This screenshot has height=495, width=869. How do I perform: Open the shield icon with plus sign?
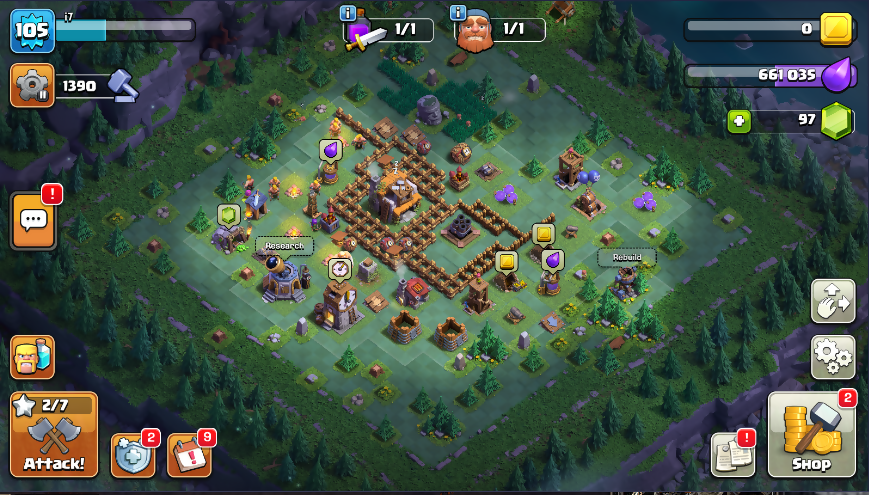132,455
